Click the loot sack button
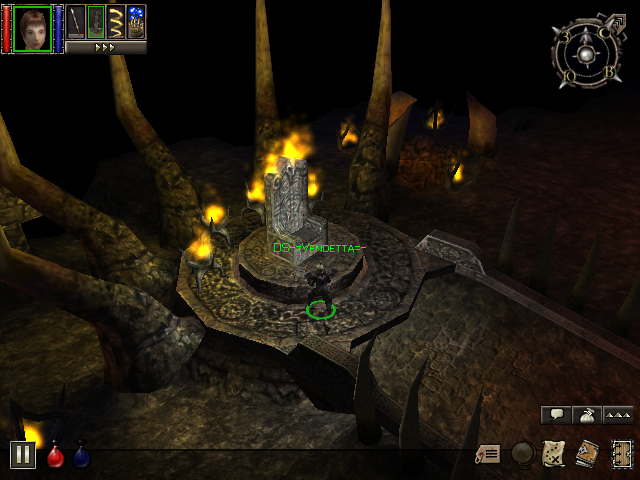 pyautogui.click(x=587, y=415)
